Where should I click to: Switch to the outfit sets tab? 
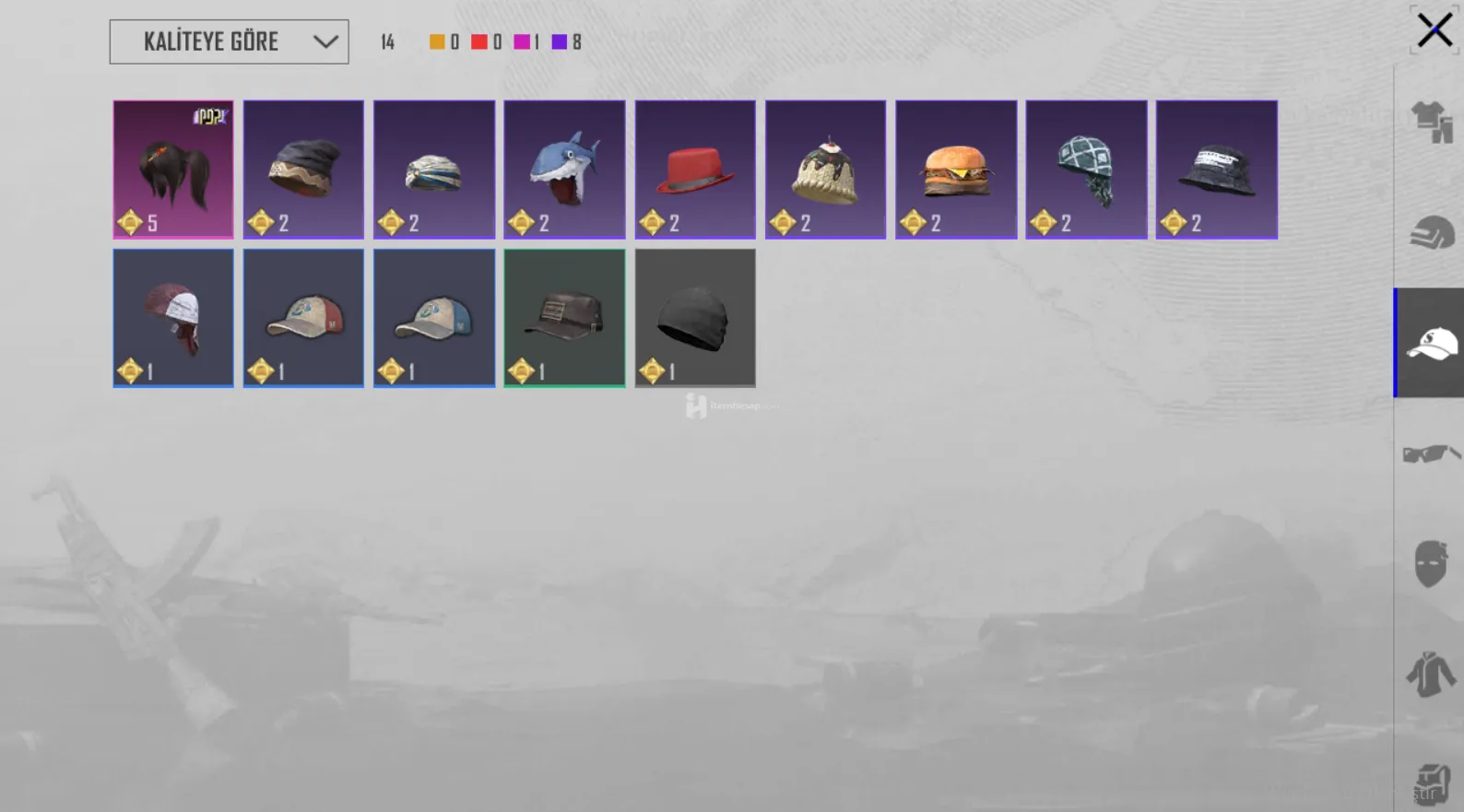[x=1432, y=122]
